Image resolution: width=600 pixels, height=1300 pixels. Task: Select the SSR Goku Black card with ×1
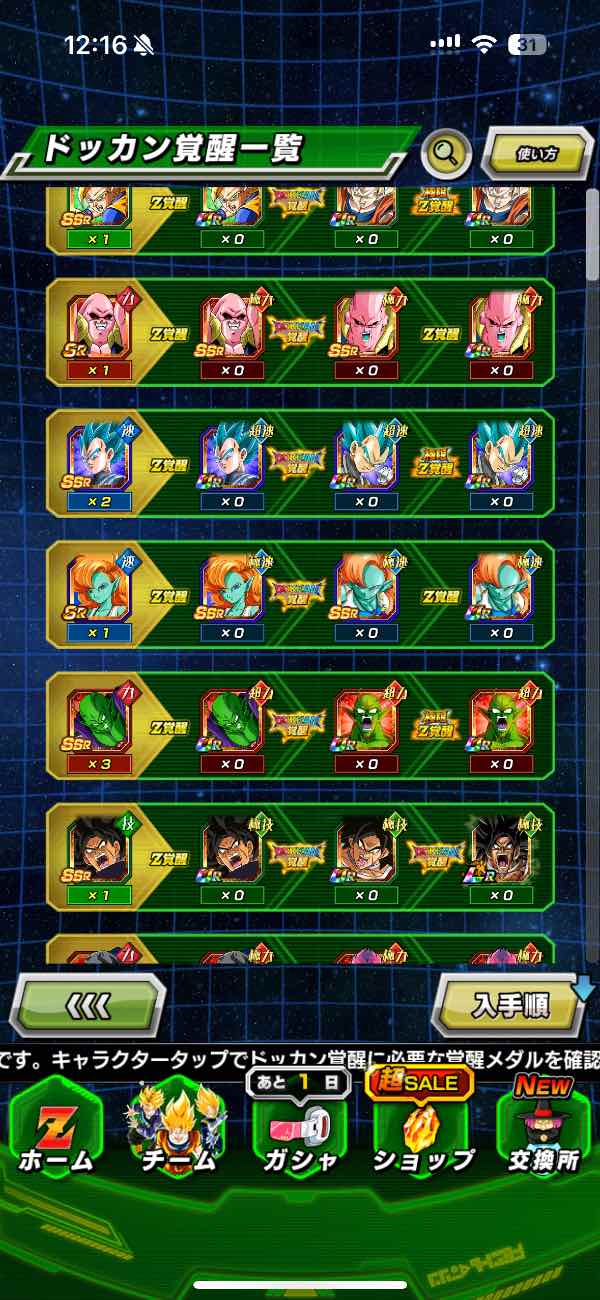point(98,851)
